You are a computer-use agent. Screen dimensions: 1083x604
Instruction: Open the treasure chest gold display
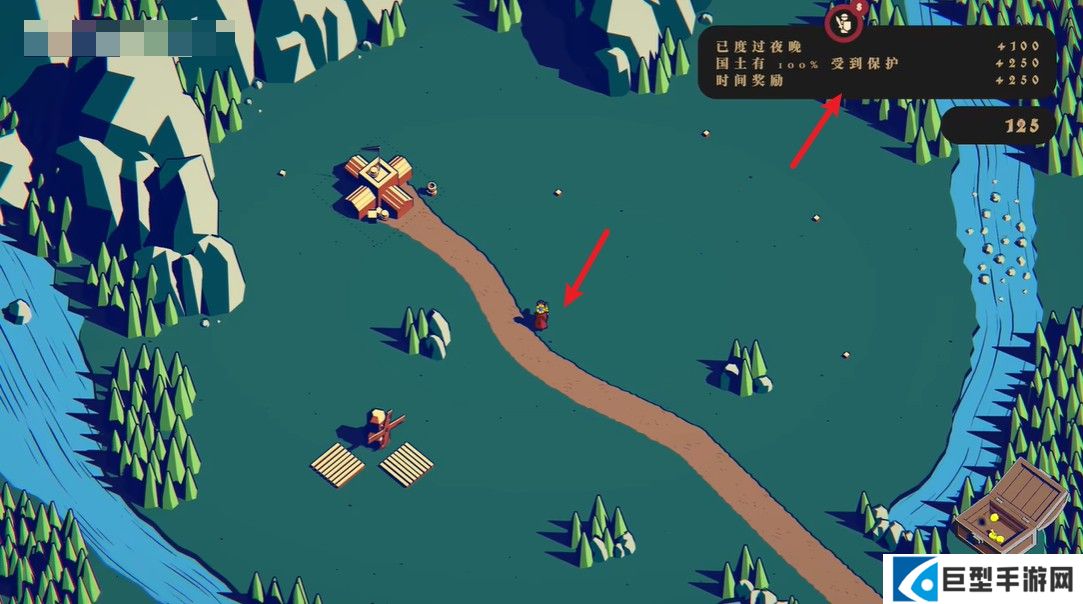coord(1007,506)
